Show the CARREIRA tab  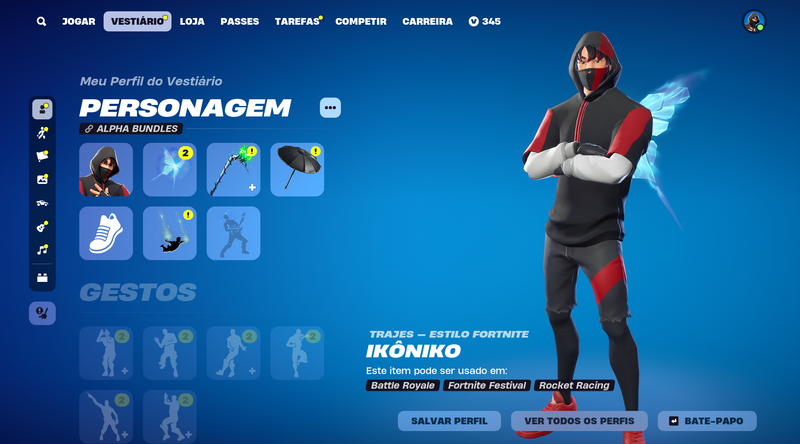[x=427, y=21]
